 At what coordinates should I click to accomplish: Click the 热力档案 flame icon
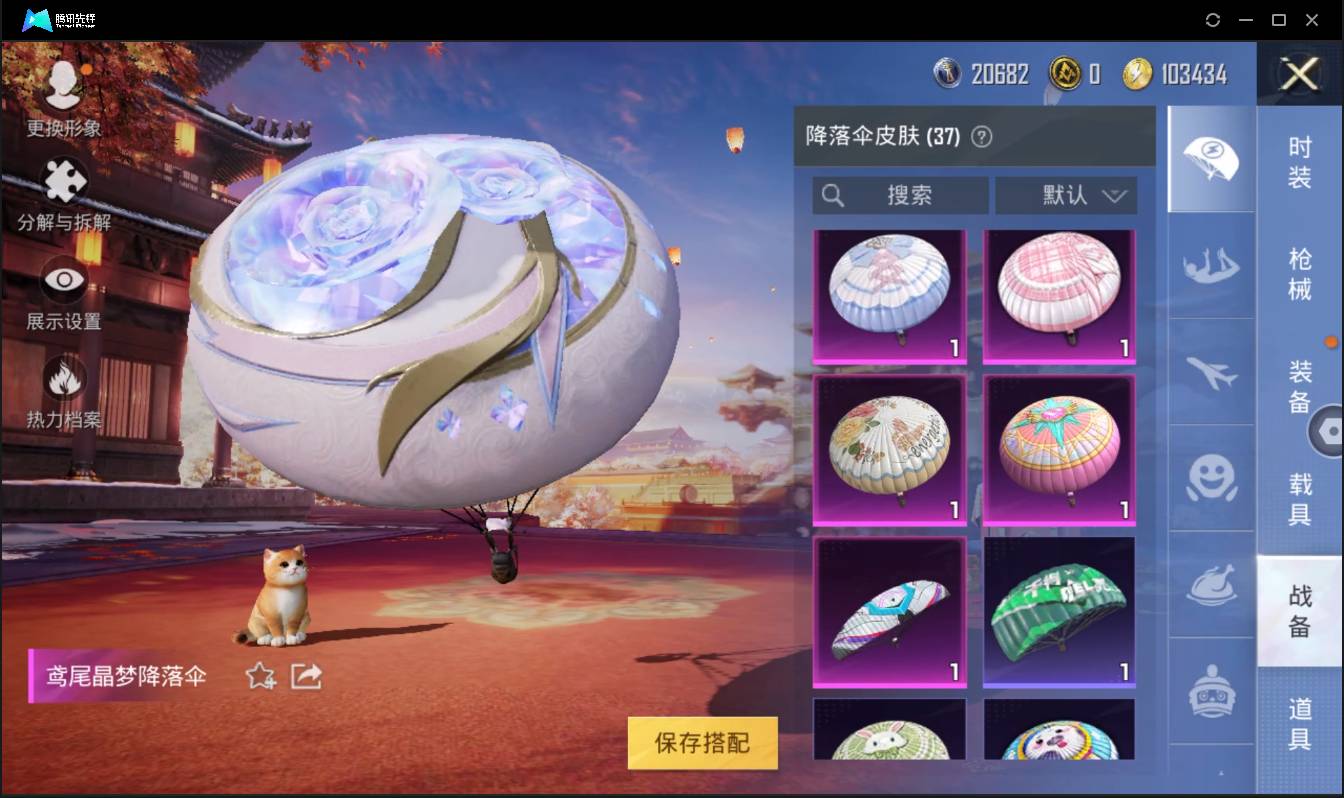62,381
